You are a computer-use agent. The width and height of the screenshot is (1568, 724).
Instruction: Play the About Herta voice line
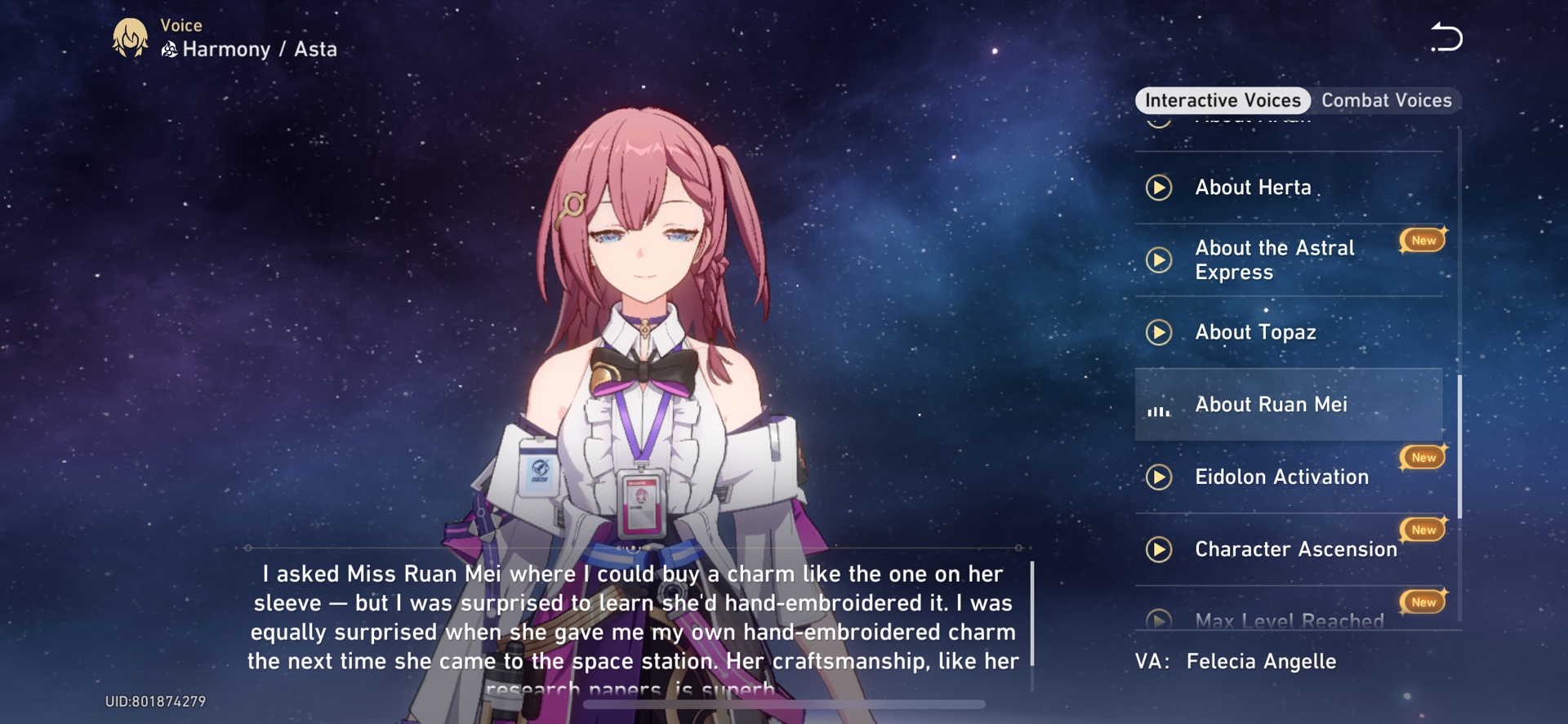[1158, 187]
